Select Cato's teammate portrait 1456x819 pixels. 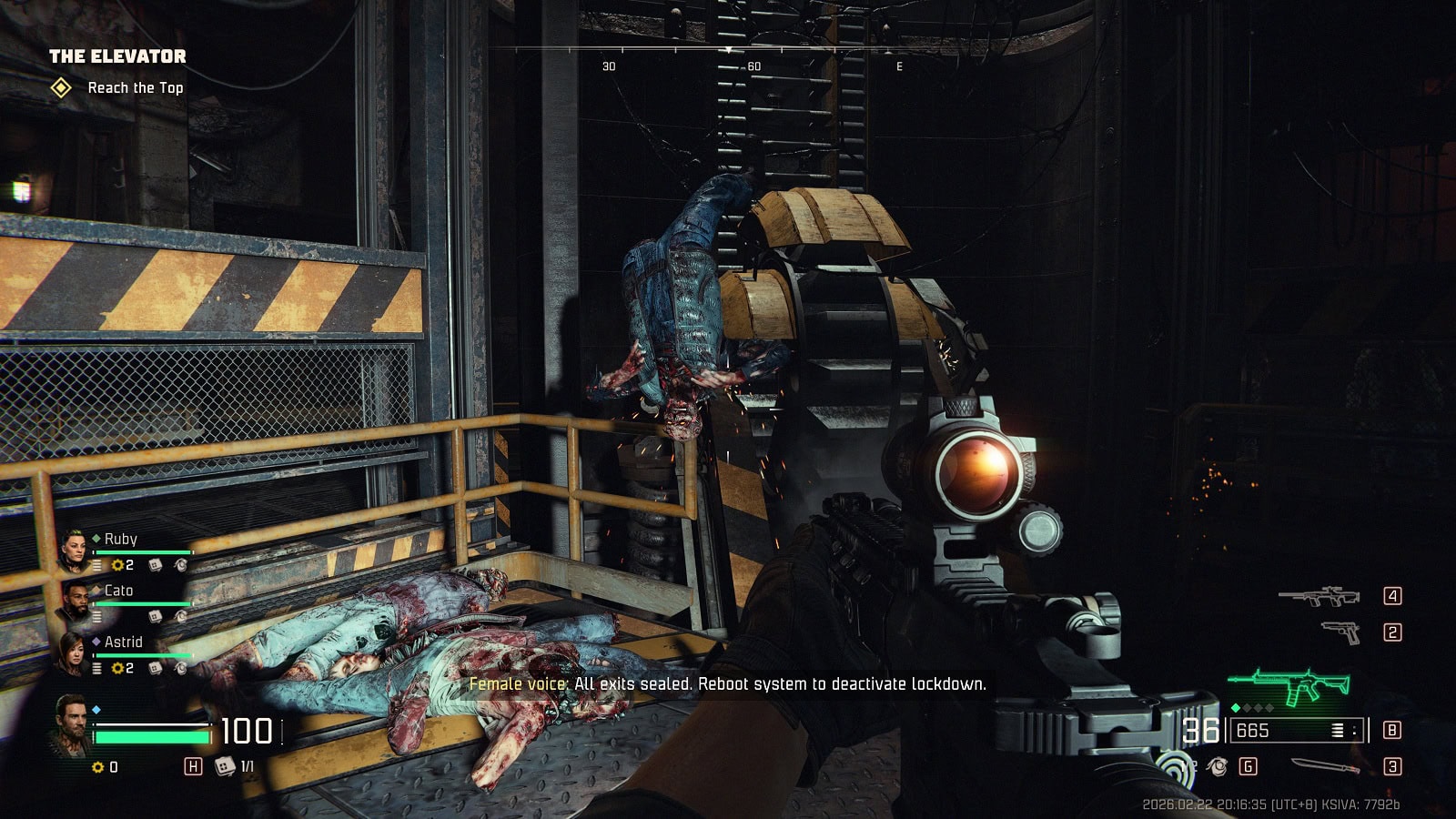click(x=75, y=601)
